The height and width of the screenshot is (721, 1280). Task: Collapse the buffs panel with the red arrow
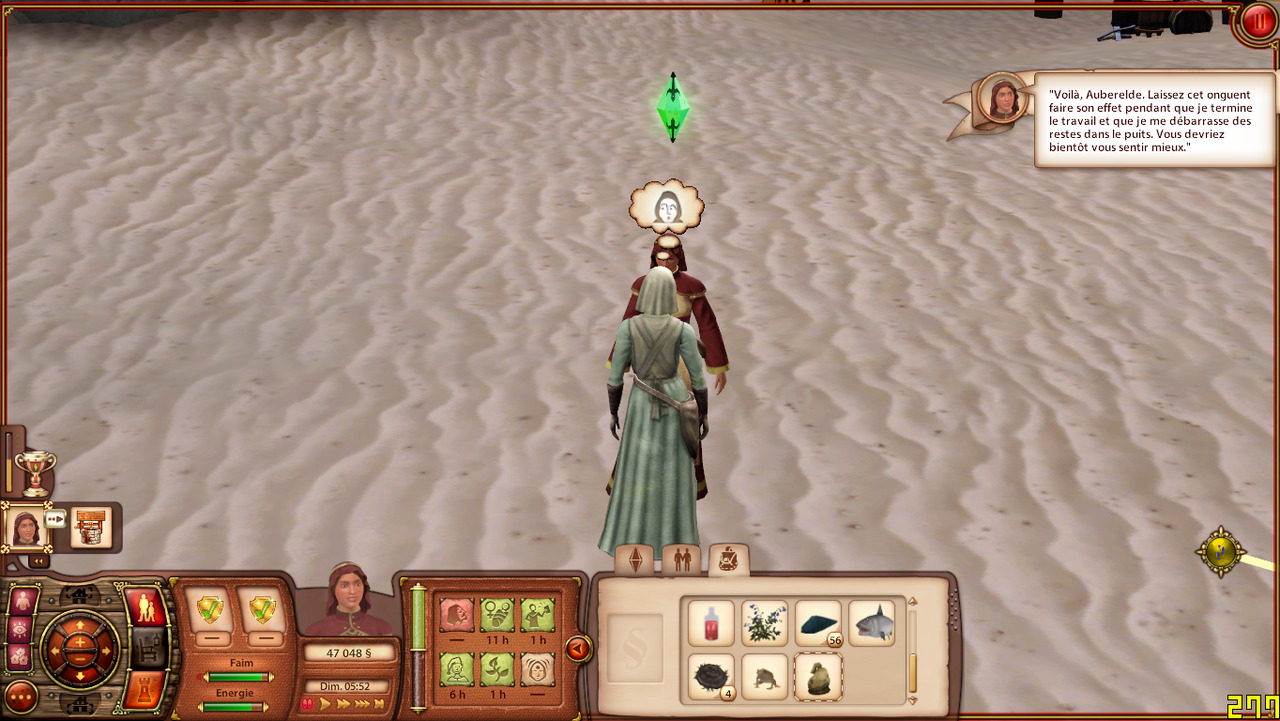577,650
